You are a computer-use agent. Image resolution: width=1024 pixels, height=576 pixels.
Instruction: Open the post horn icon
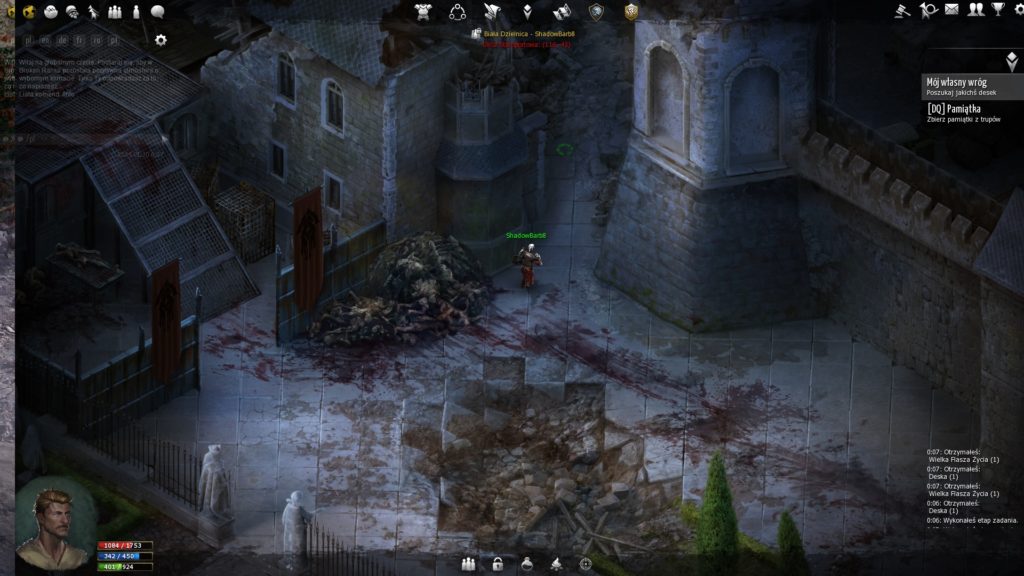(929, 10)
